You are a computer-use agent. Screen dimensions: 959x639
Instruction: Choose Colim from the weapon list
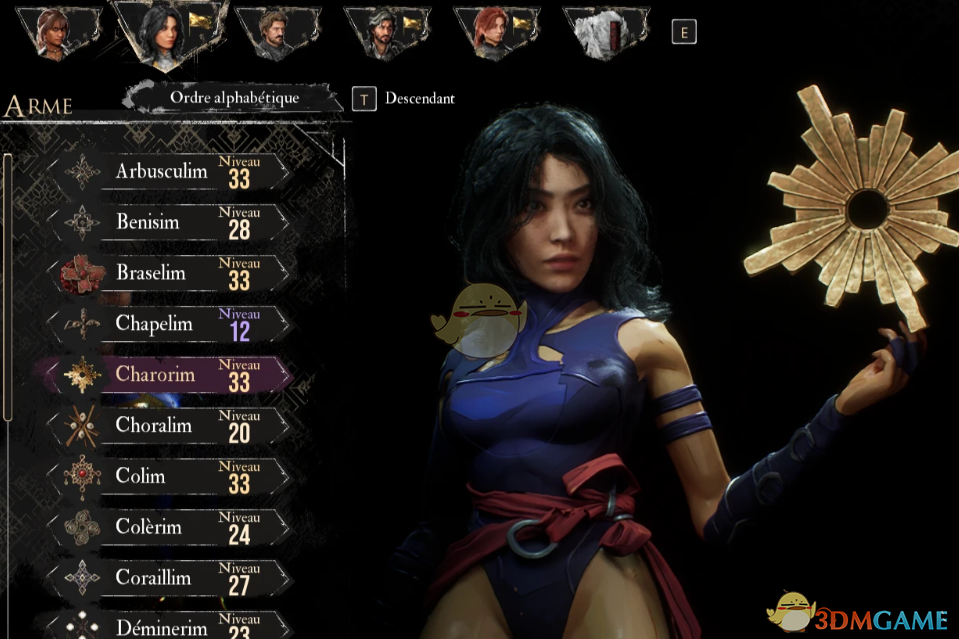pos(170,476)
